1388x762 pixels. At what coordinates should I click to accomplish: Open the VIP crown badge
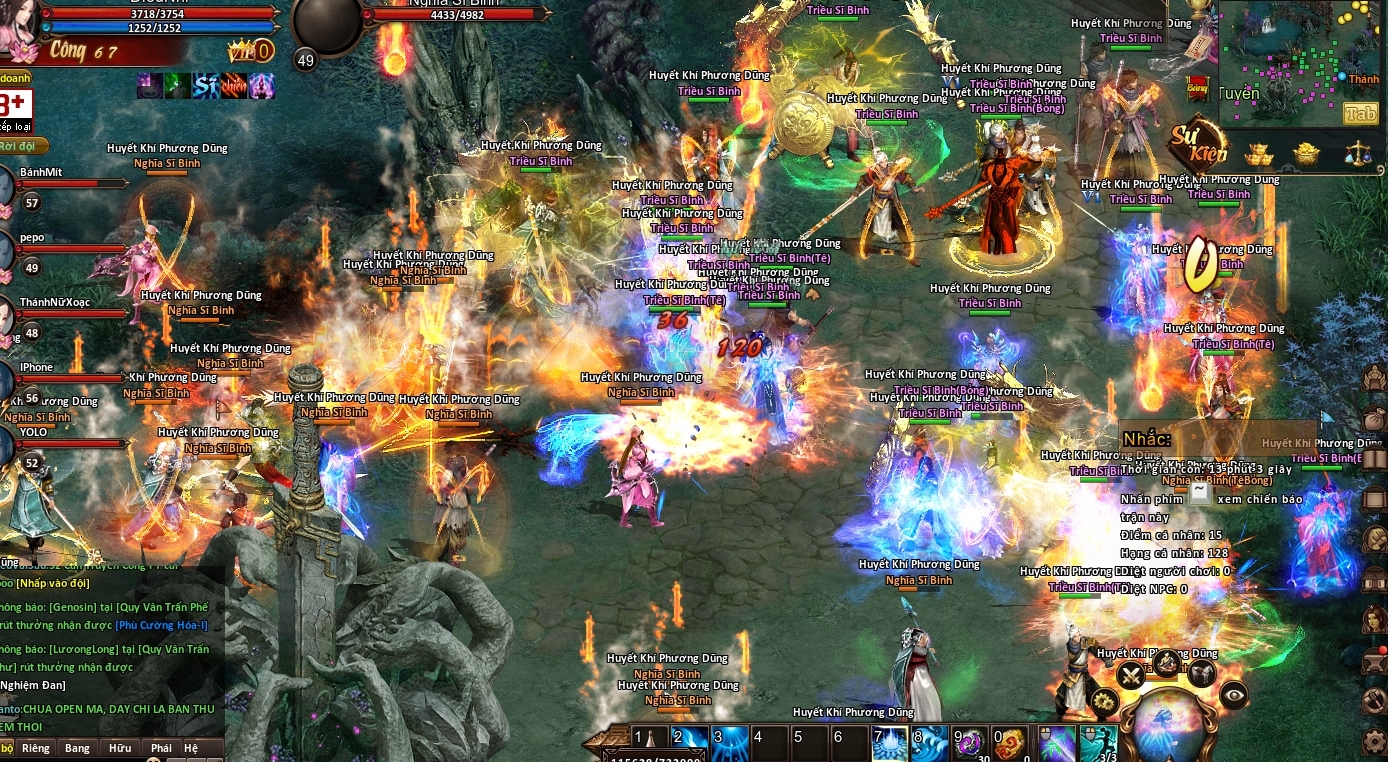point(250,50)
